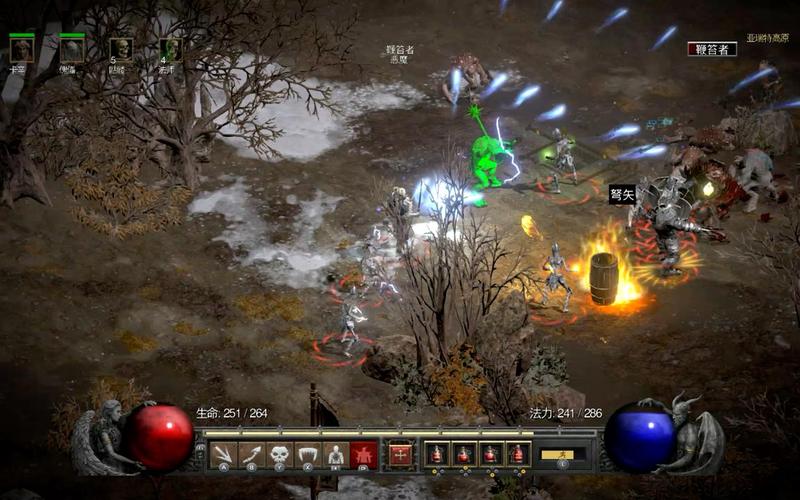Select the multi-arrow attack skill
Image resolution: width=800 pixels, height=500 pixels.
[x=224, y=454]
